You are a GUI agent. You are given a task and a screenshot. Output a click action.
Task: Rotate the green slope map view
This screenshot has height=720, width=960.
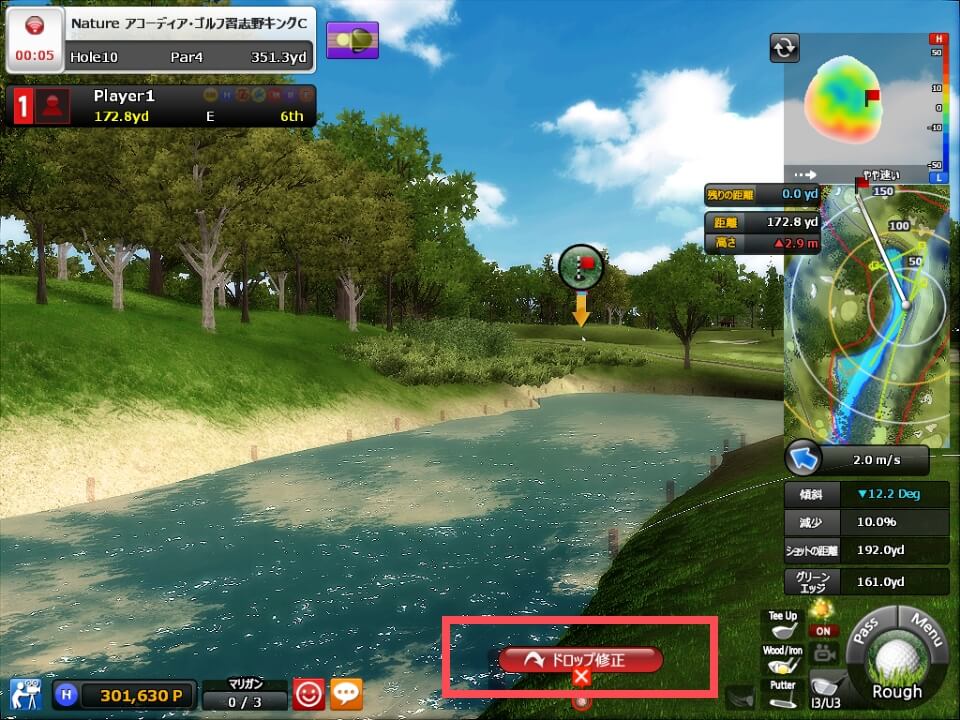point(784,47)
